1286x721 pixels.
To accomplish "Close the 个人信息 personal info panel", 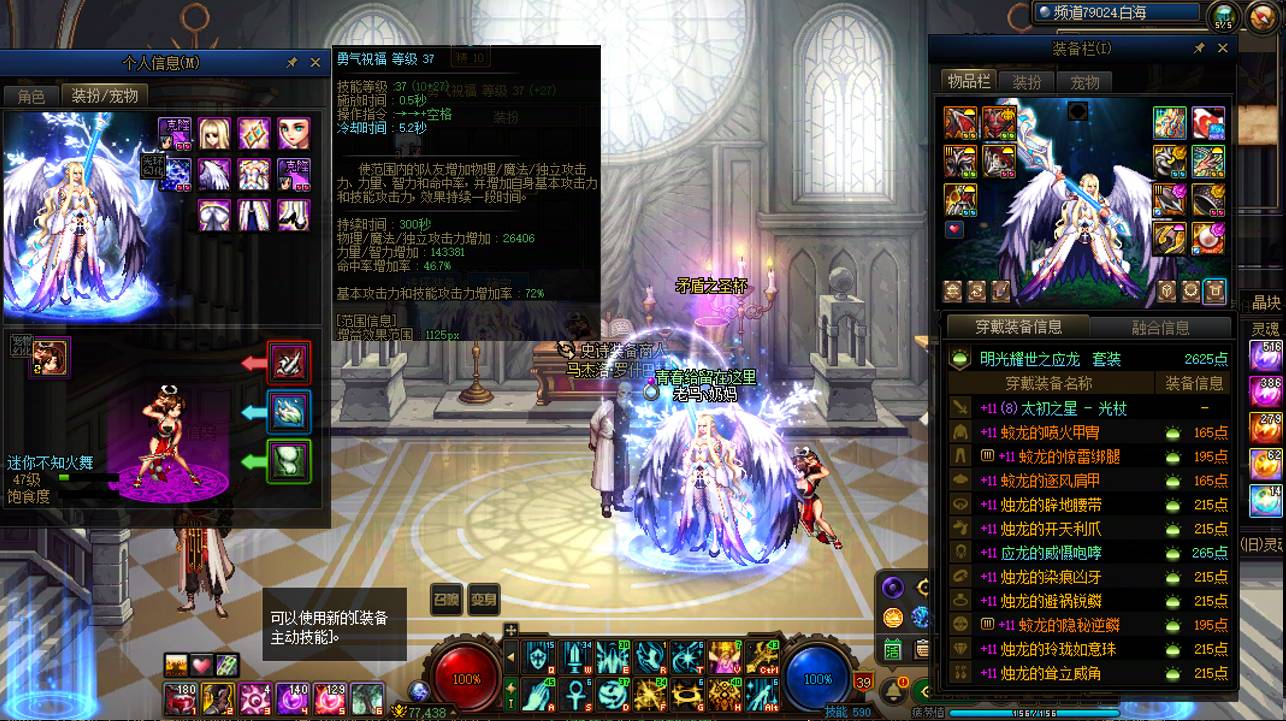I will 315,62.
